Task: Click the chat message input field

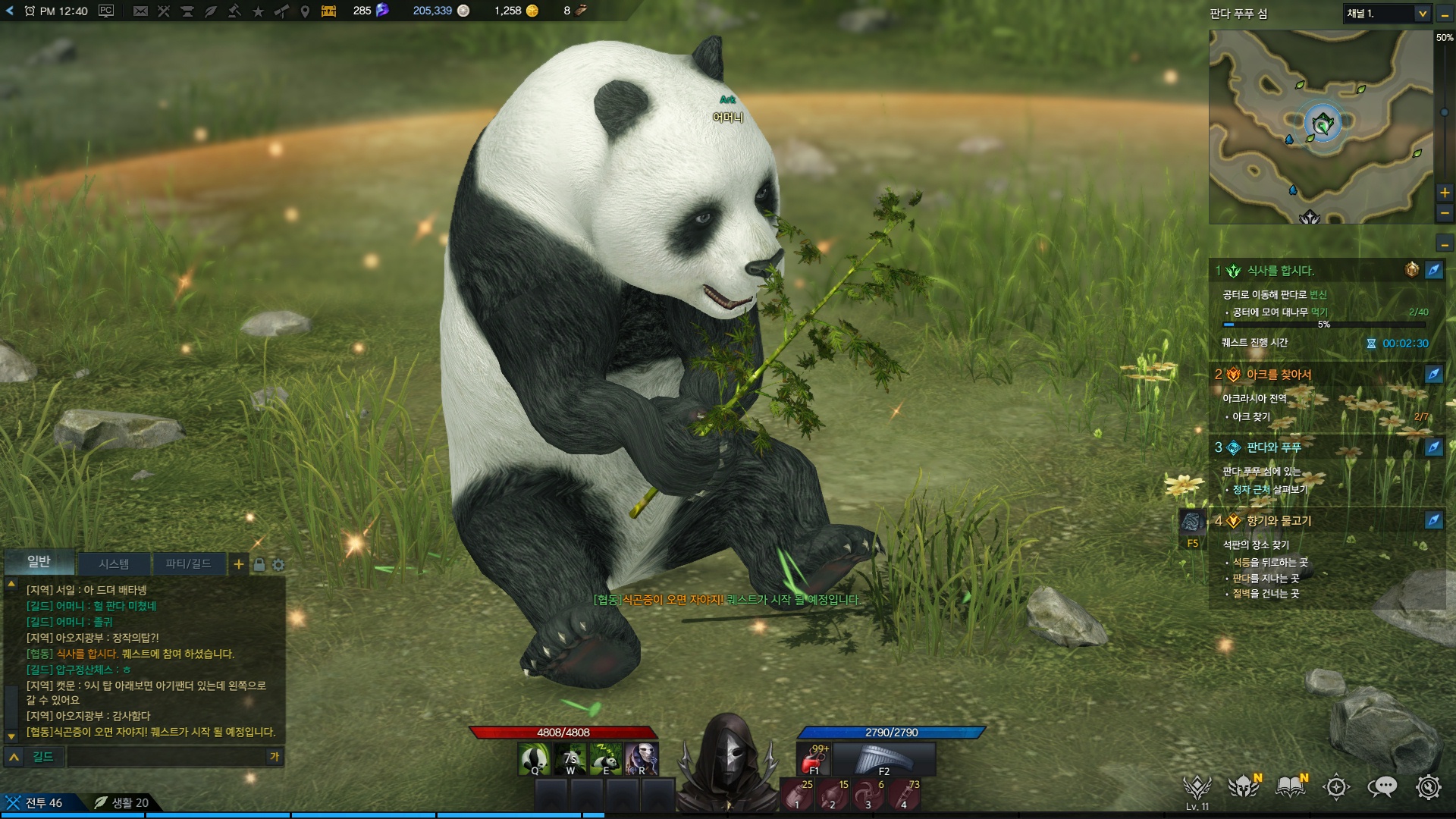Action: 167,756
